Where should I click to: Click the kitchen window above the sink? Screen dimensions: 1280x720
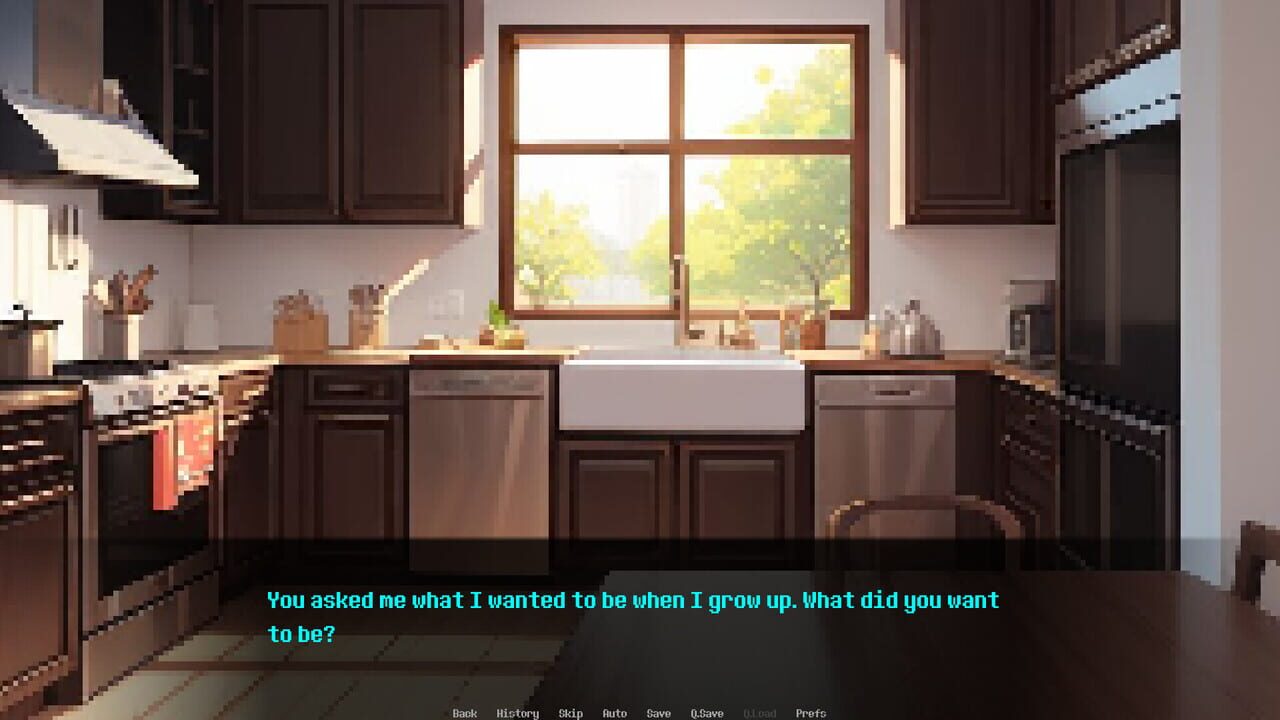pyautogui.click(x=680, y=160)
